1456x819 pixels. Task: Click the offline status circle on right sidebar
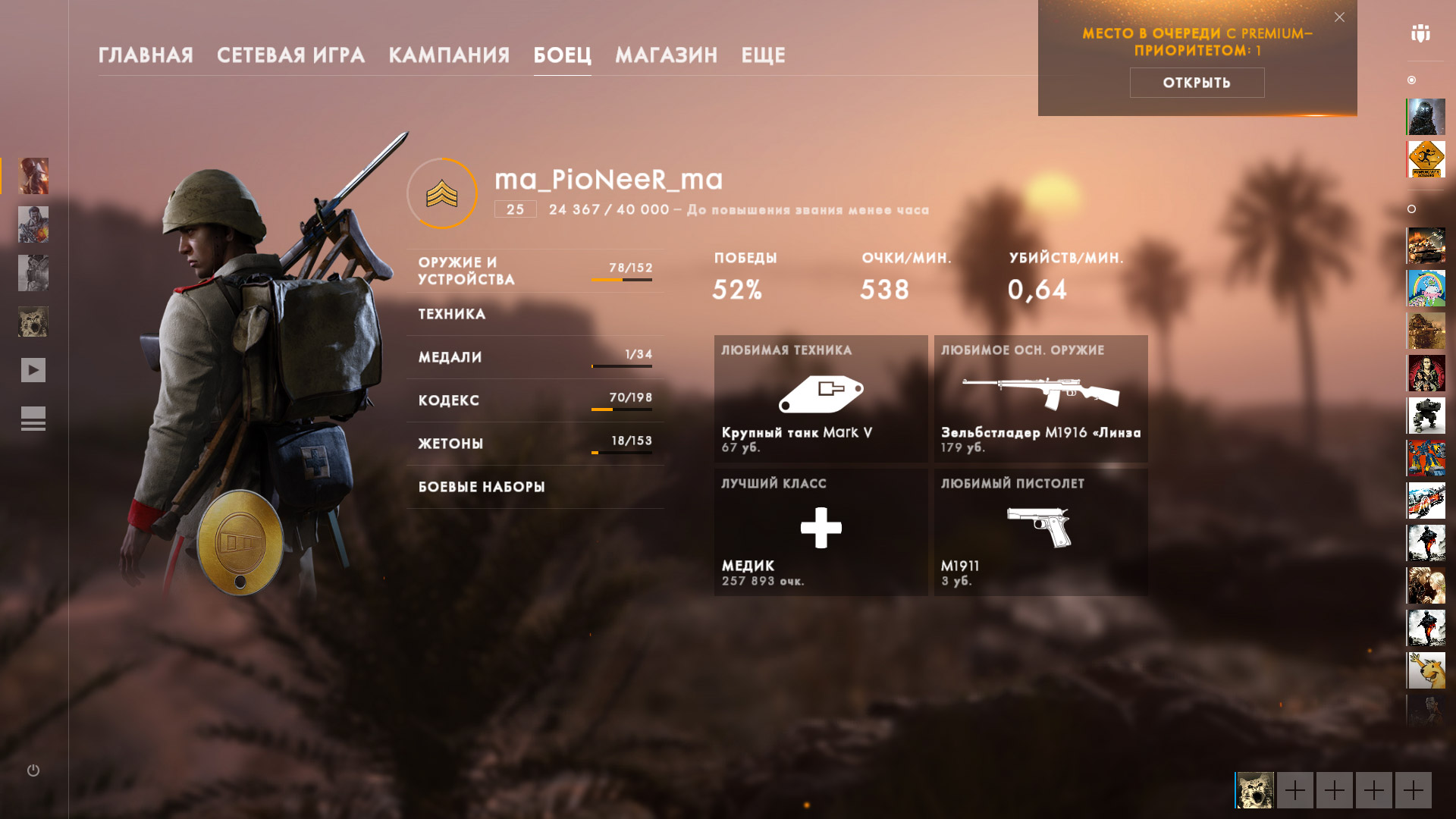[x=1410, y=208]
